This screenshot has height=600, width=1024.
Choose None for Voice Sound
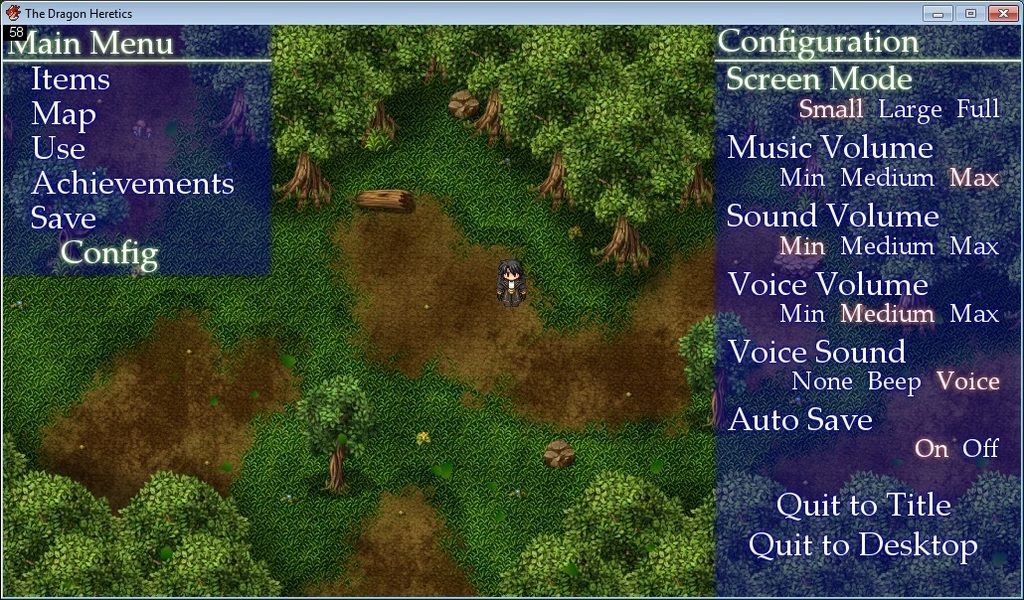(x=822, y=382)
